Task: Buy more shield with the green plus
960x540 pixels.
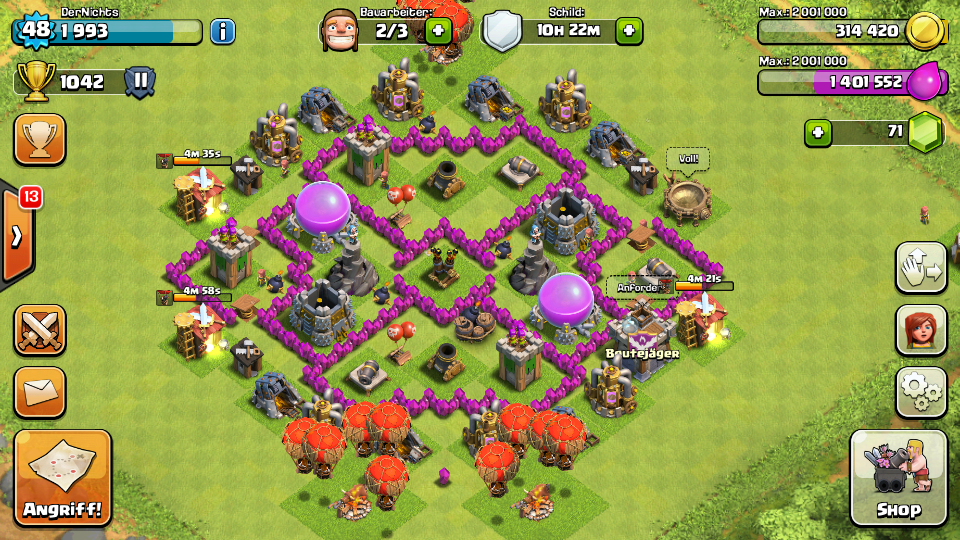Action: tap(628, 31)
